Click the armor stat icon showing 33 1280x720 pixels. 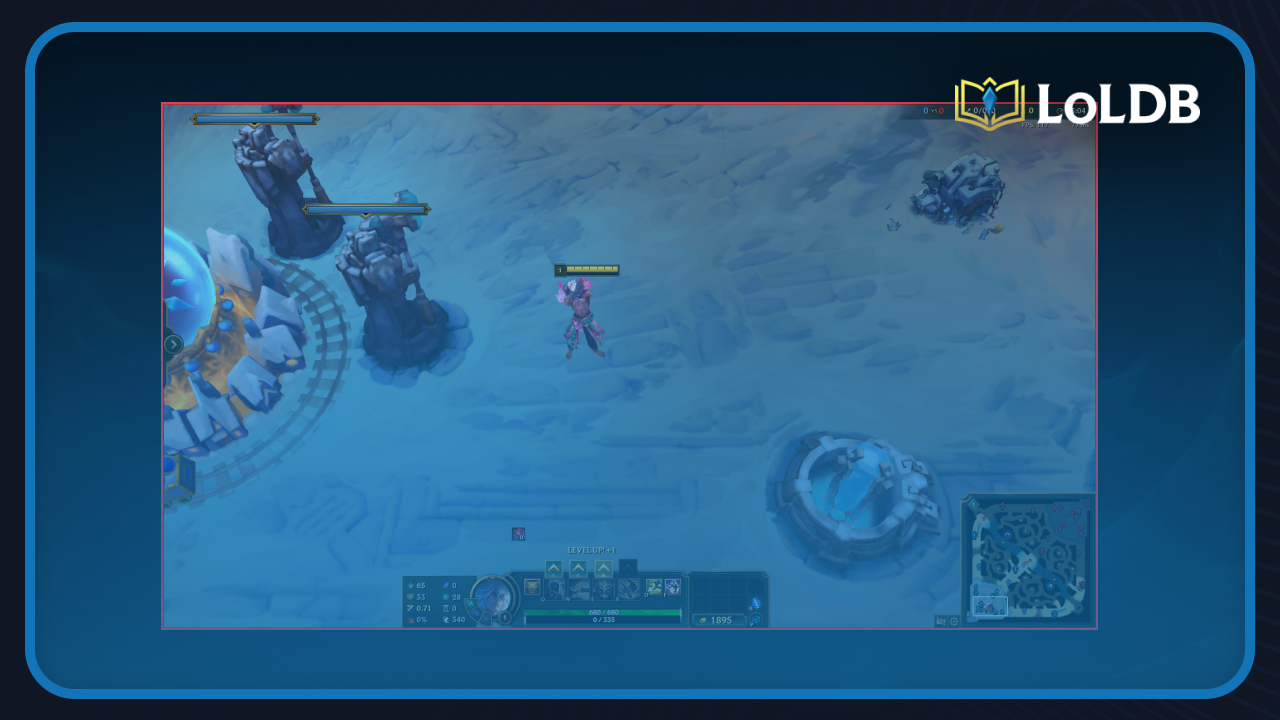point(410,595)
